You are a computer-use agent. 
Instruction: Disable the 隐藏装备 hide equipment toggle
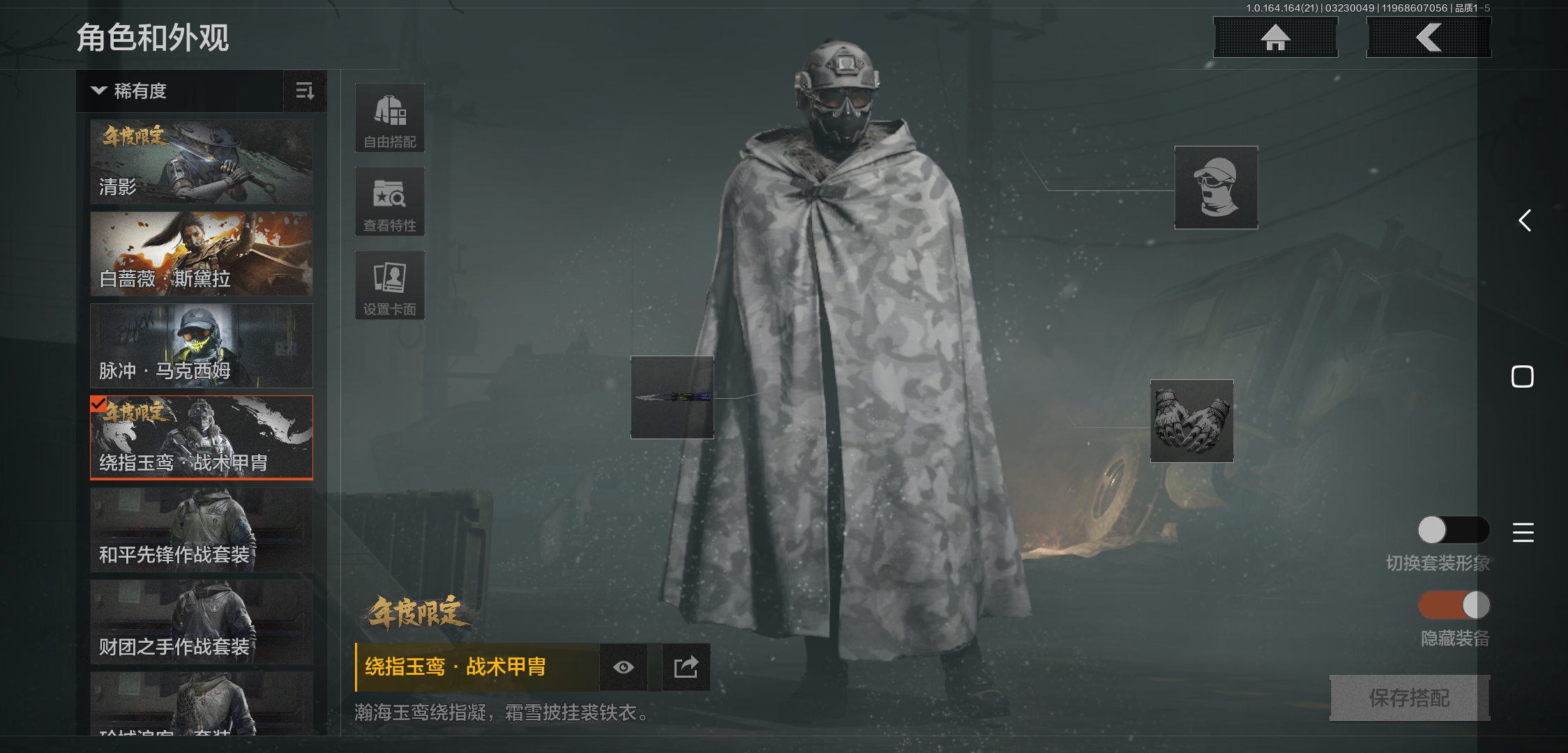(1454, 607)
